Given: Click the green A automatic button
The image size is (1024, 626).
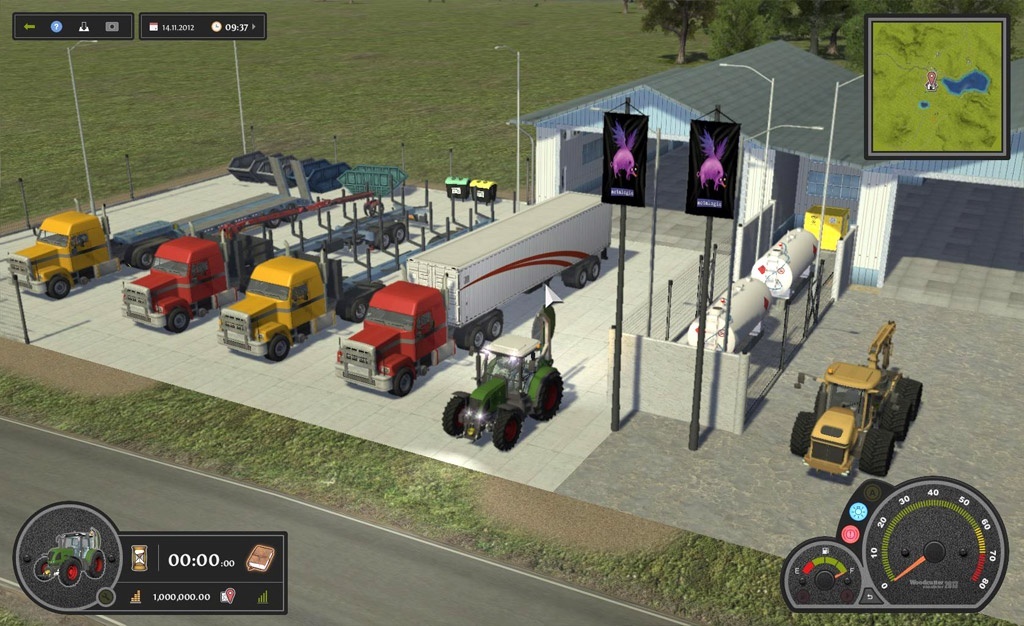Looking at the screenshot, I should pos(873,493).
